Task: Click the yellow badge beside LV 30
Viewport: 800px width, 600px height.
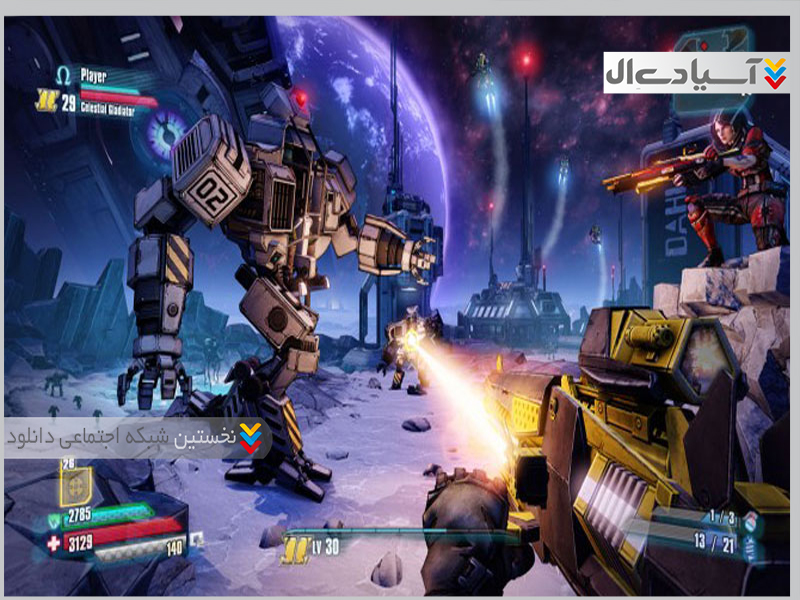Action: (293, 547)
